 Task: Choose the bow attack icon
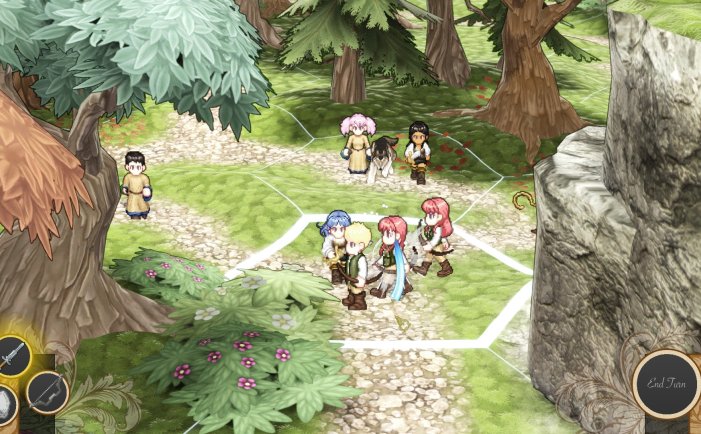tap(46, 392)
